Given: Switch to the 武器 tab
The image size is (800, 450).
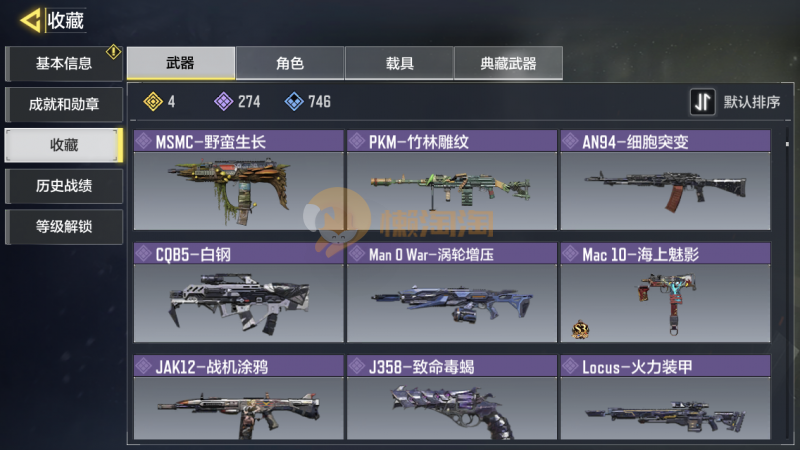Looking at the screenshot, I should [x=181, y=63].
